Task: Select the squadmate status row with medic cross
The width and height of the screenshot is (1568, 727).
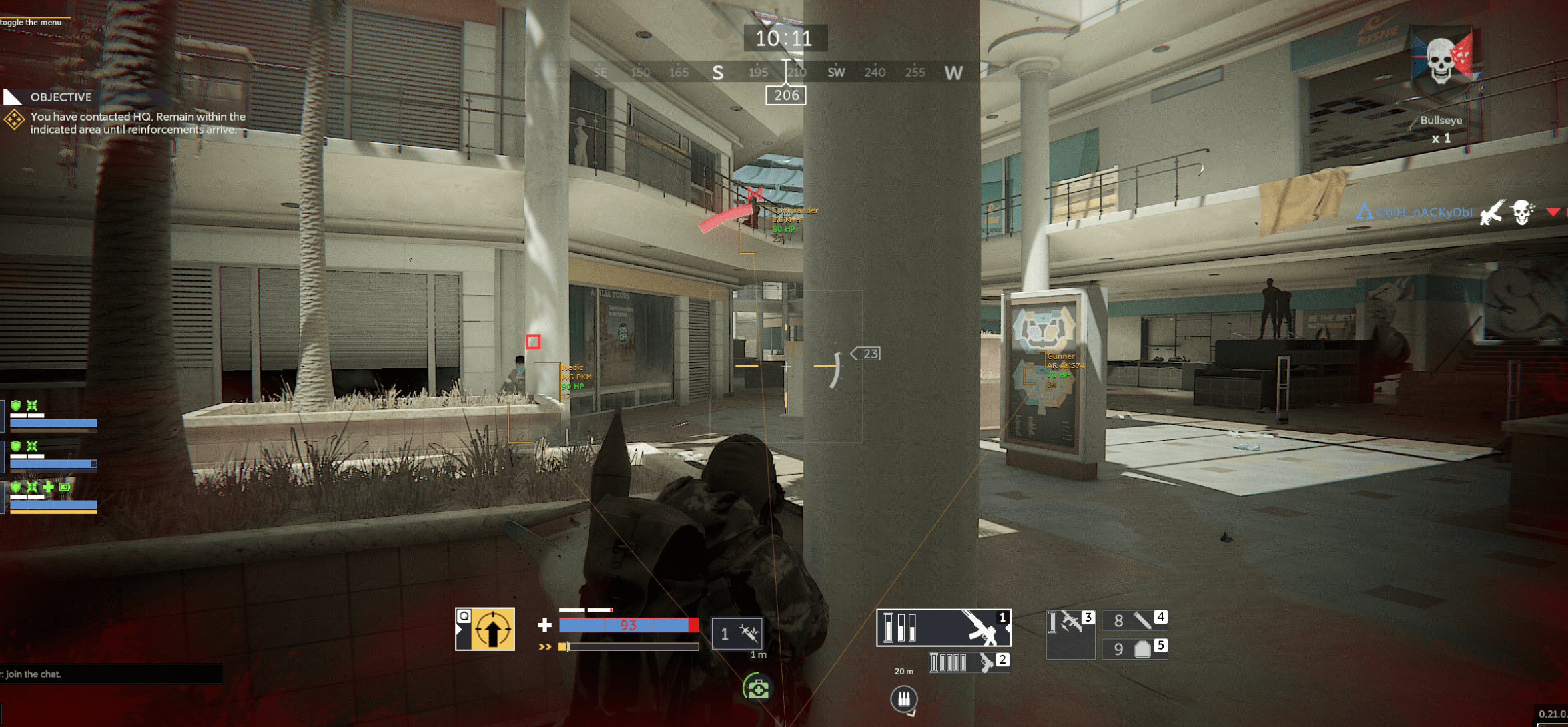Action: point(53,497)
